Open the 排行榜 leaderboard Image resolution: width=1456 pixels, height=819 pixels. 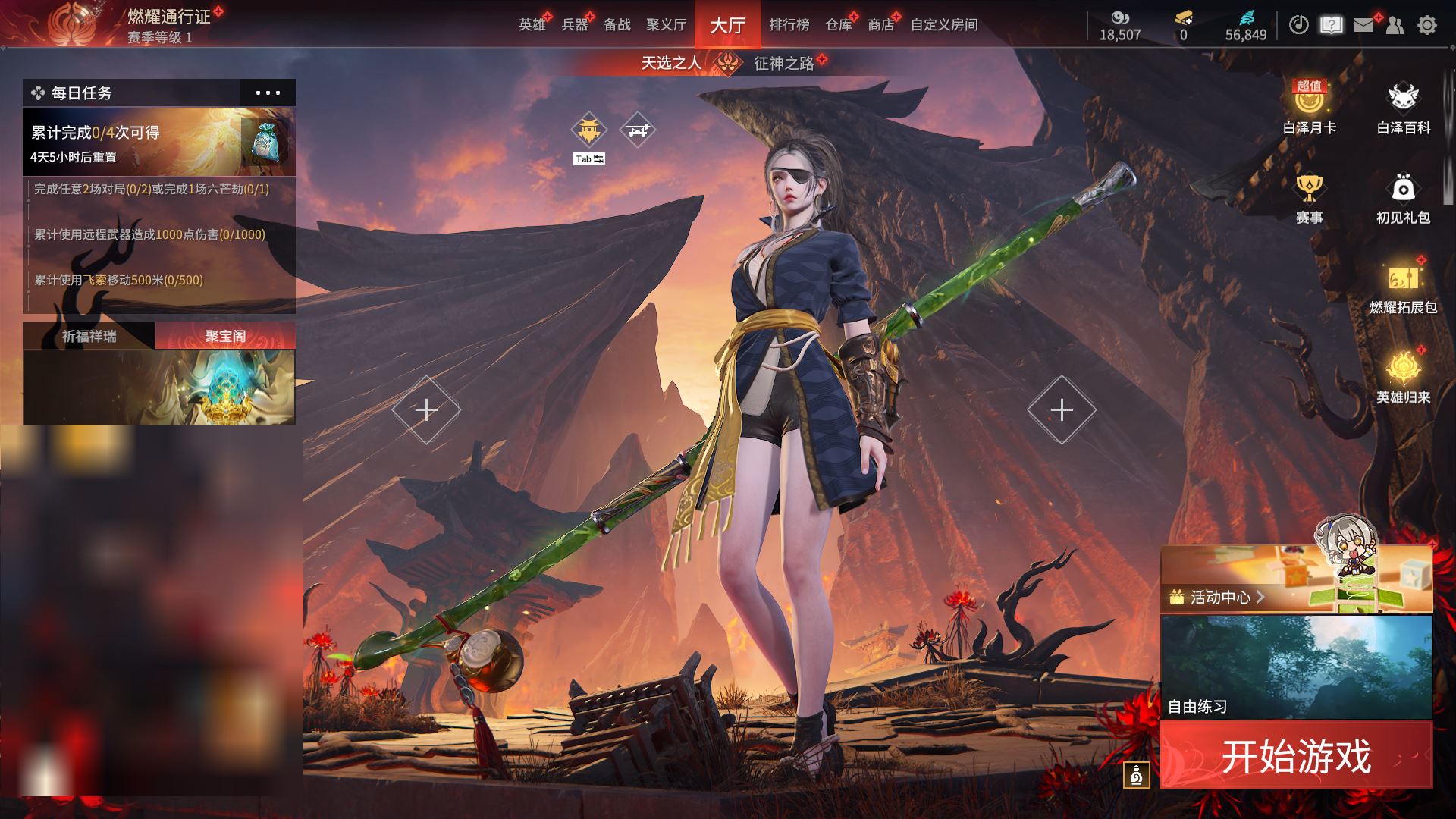789,25
